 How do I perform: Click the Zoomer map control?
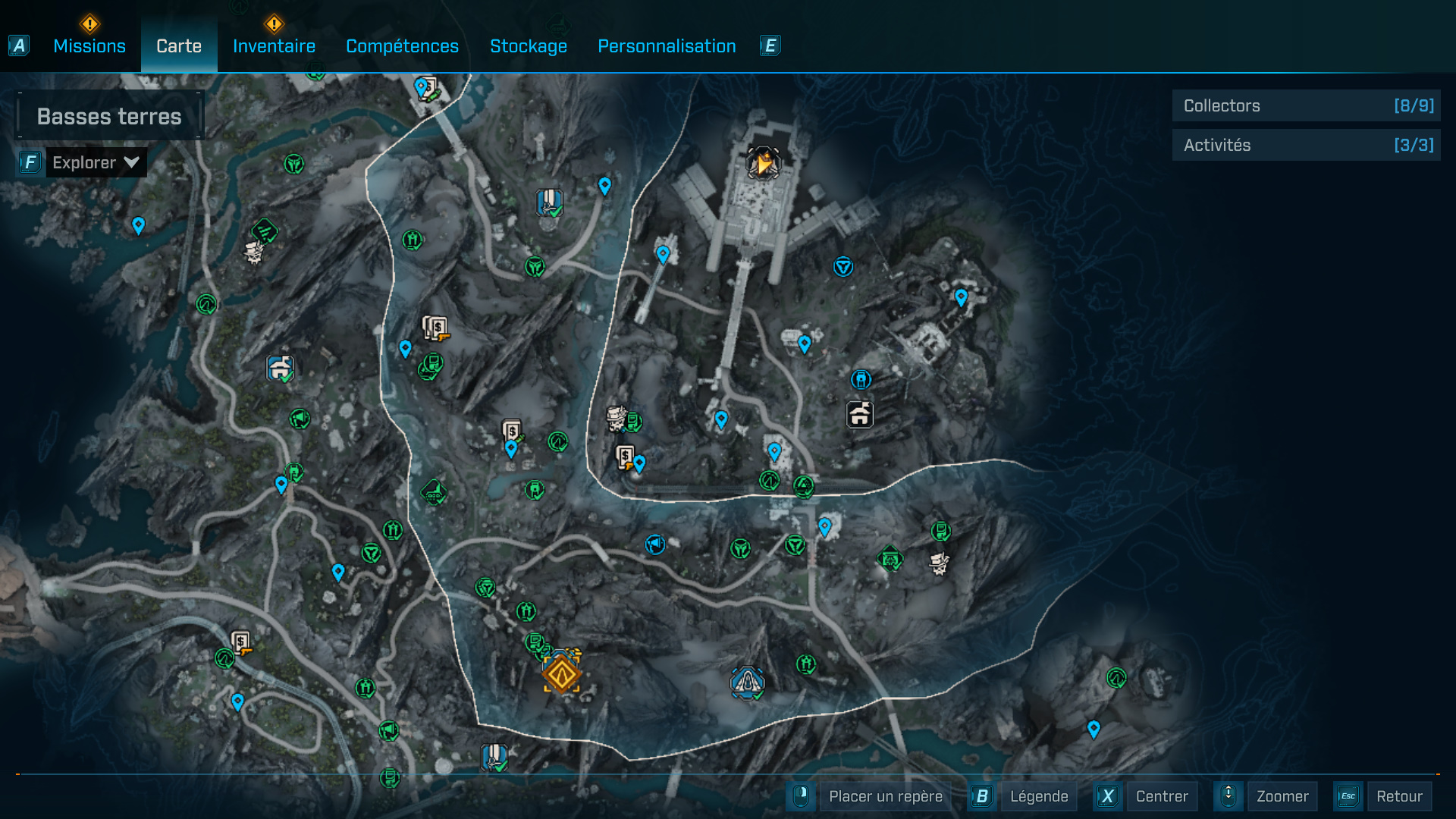(x=1282, y=796)
